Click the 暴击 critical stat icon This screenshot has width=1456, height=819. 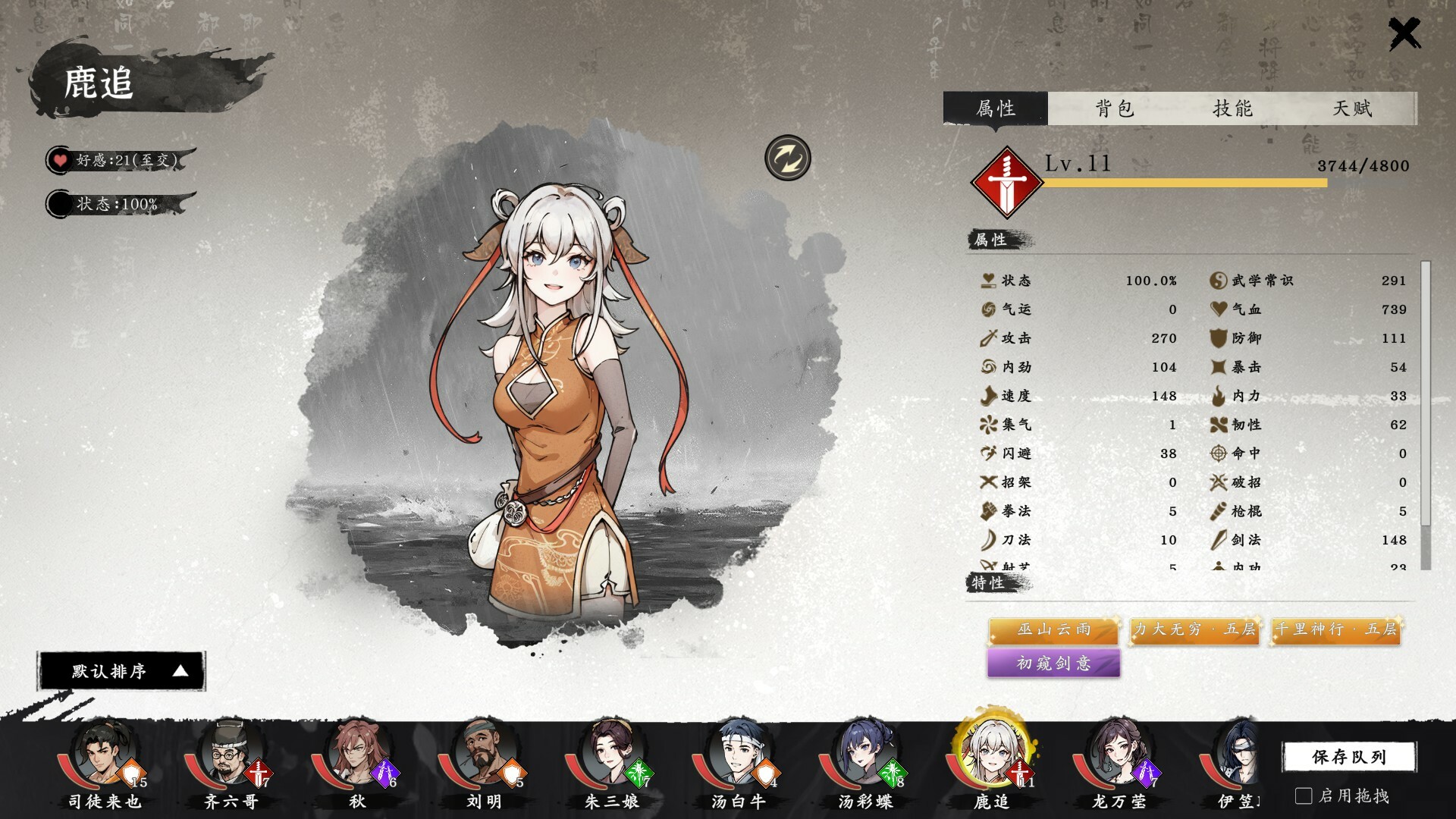coord(1219,367)
